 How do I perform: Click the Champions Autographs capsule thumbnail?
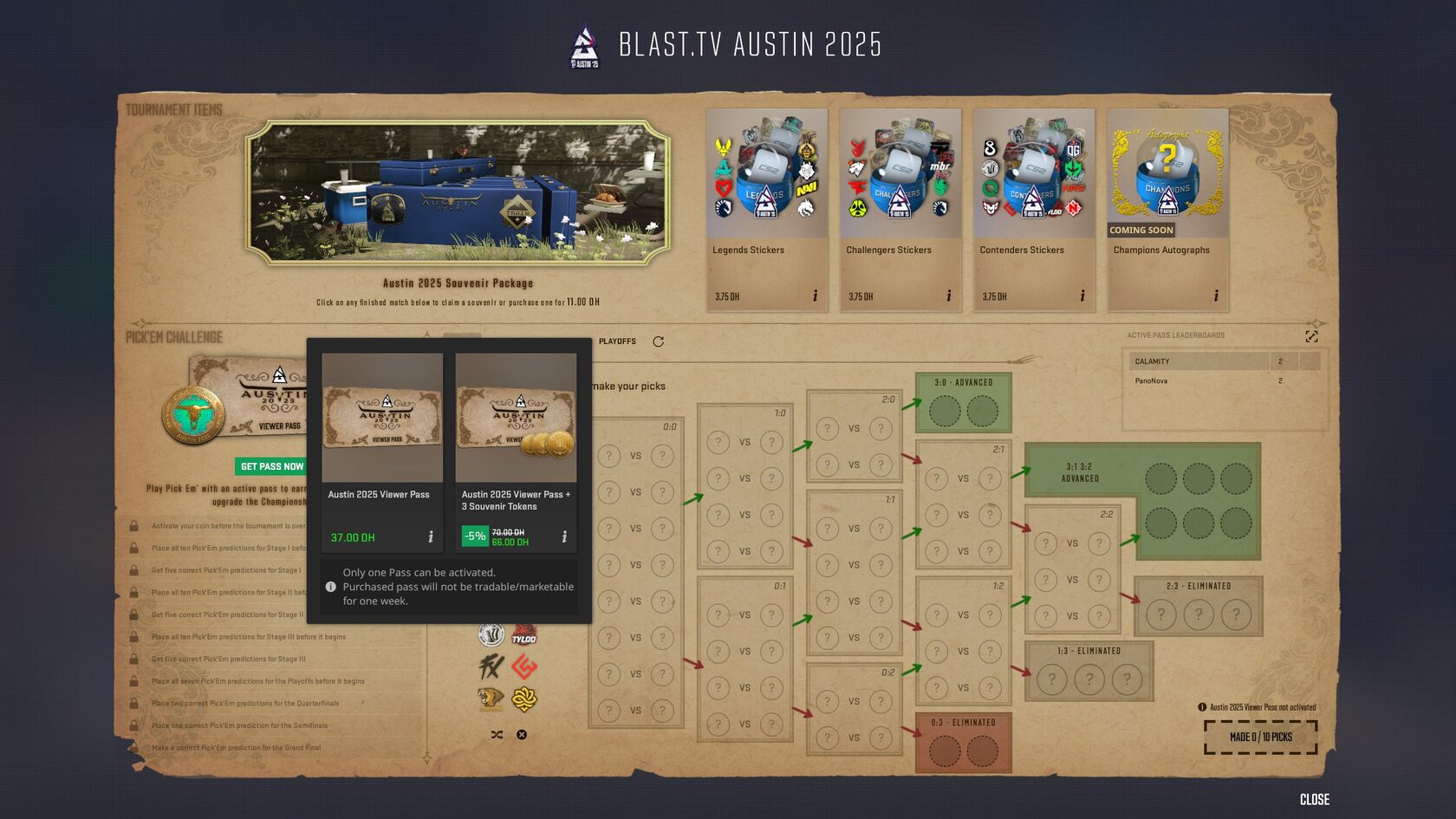1167,172
